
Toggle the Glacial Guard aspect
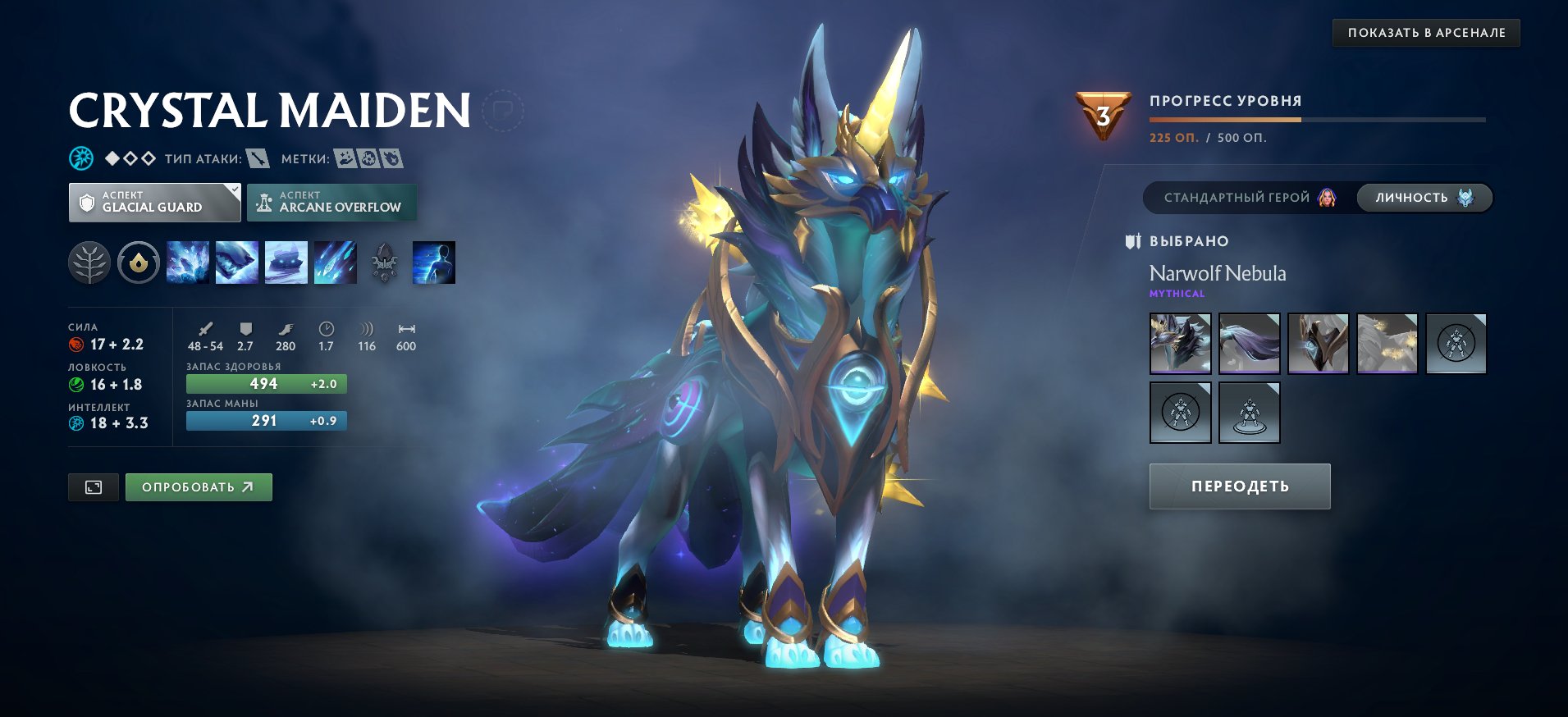point(153,202)
